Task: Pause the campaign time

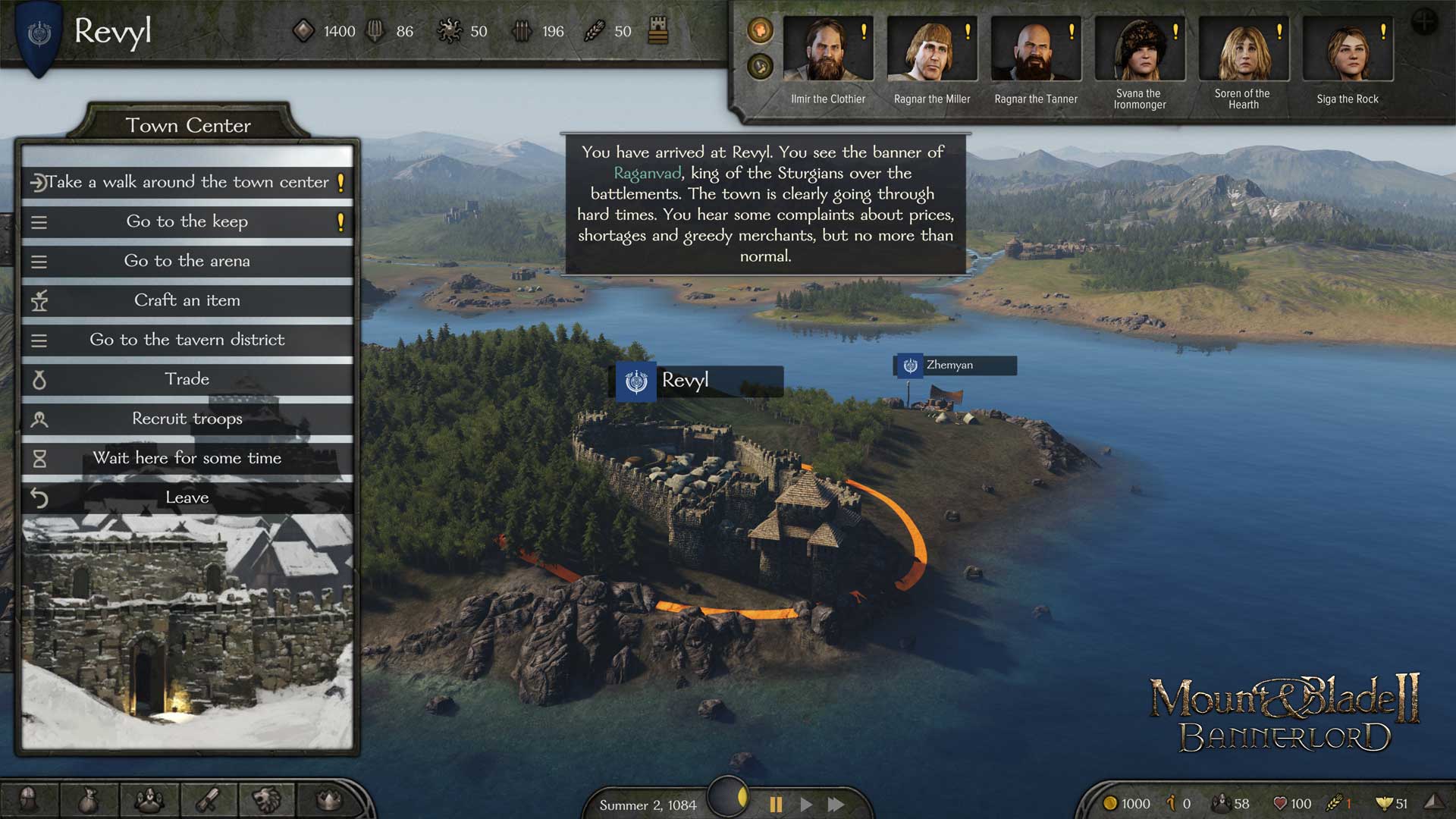Action: (x=776, y=804)
